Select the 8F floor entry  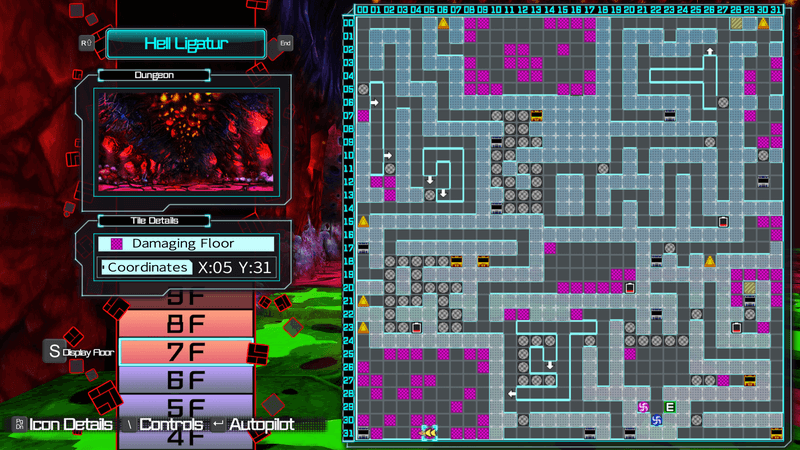(x=185, y=323)
